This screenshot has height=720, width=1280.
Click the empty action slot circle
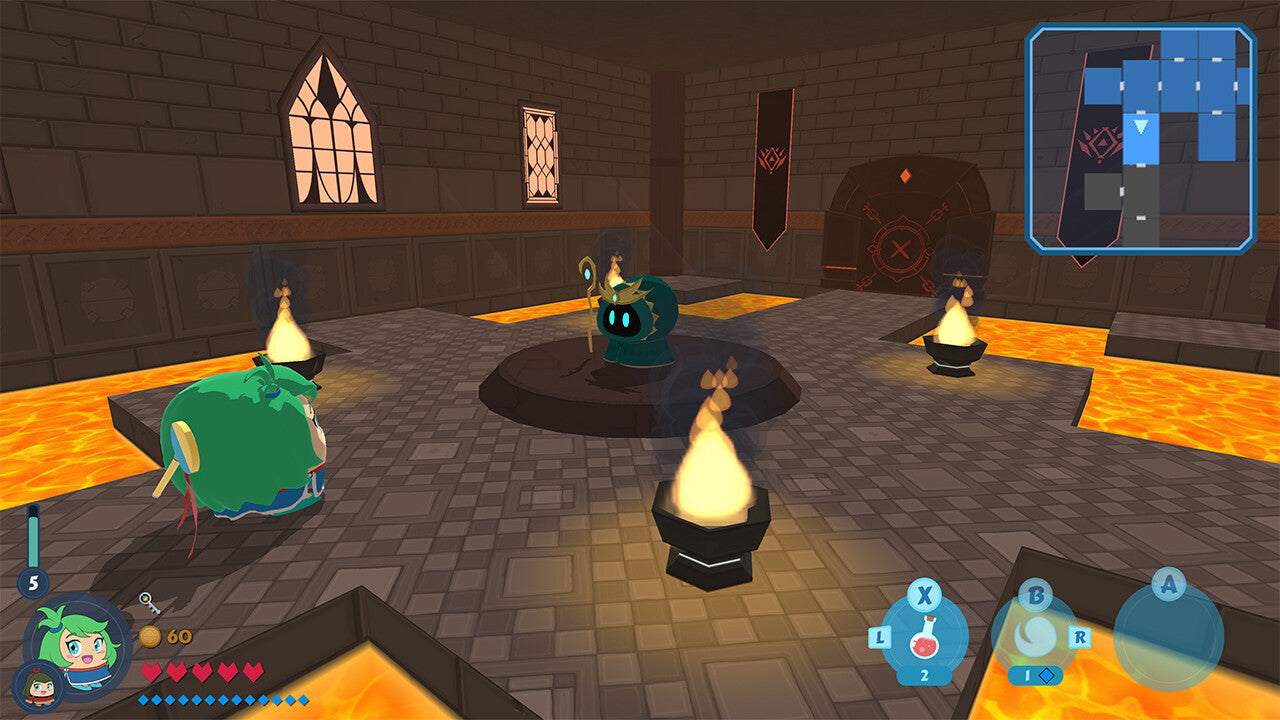click(1168, 638)
